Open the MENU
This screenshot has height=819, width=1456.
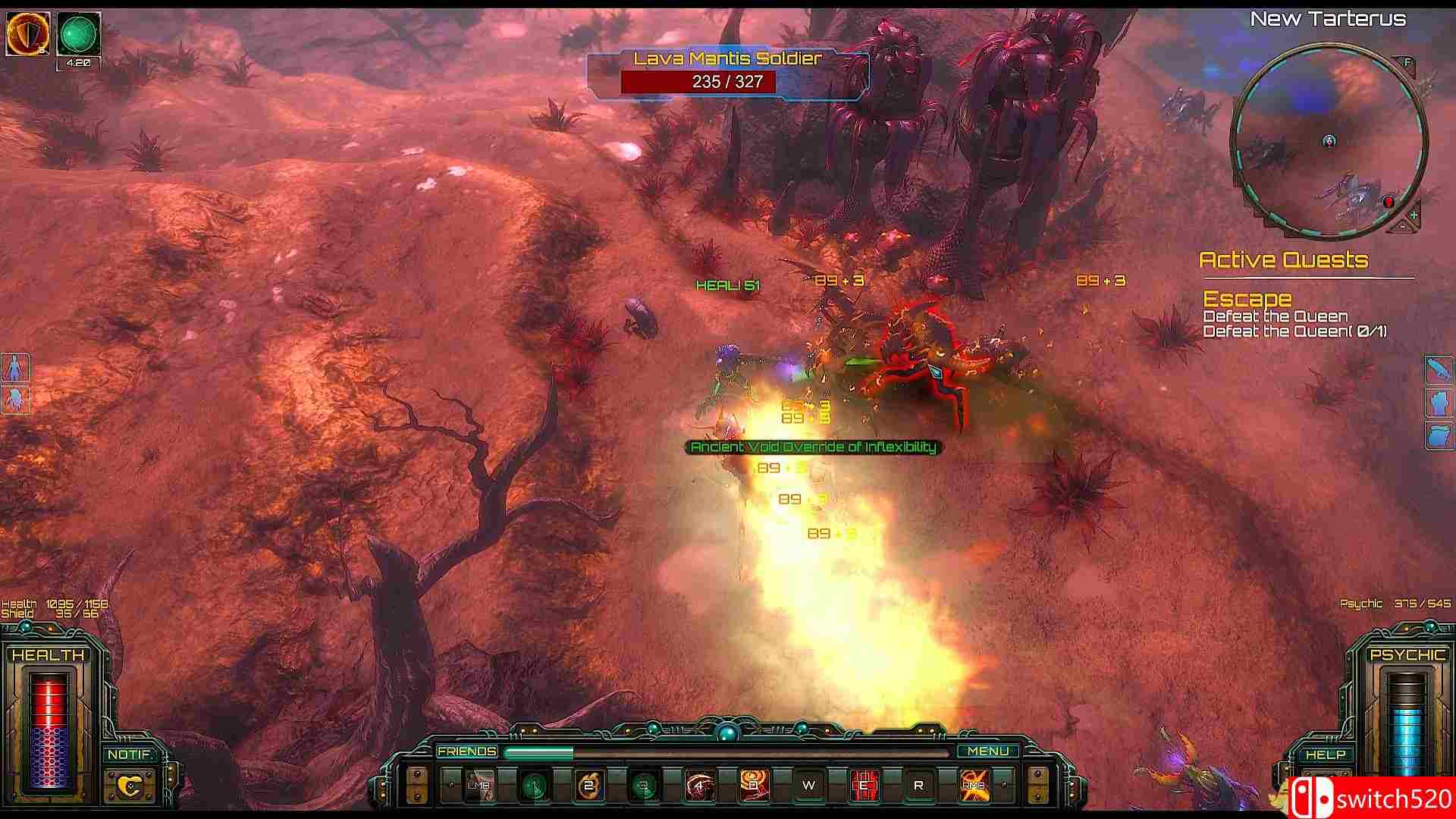click(990, 751)
